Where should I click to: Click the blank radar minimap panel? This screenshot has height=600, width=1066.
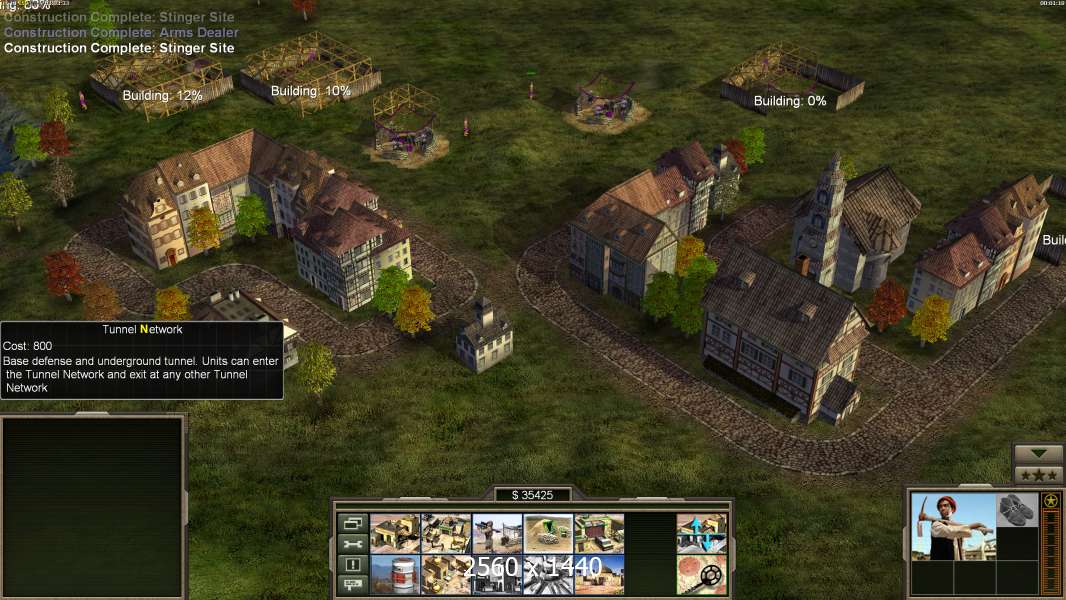(93, 507)
